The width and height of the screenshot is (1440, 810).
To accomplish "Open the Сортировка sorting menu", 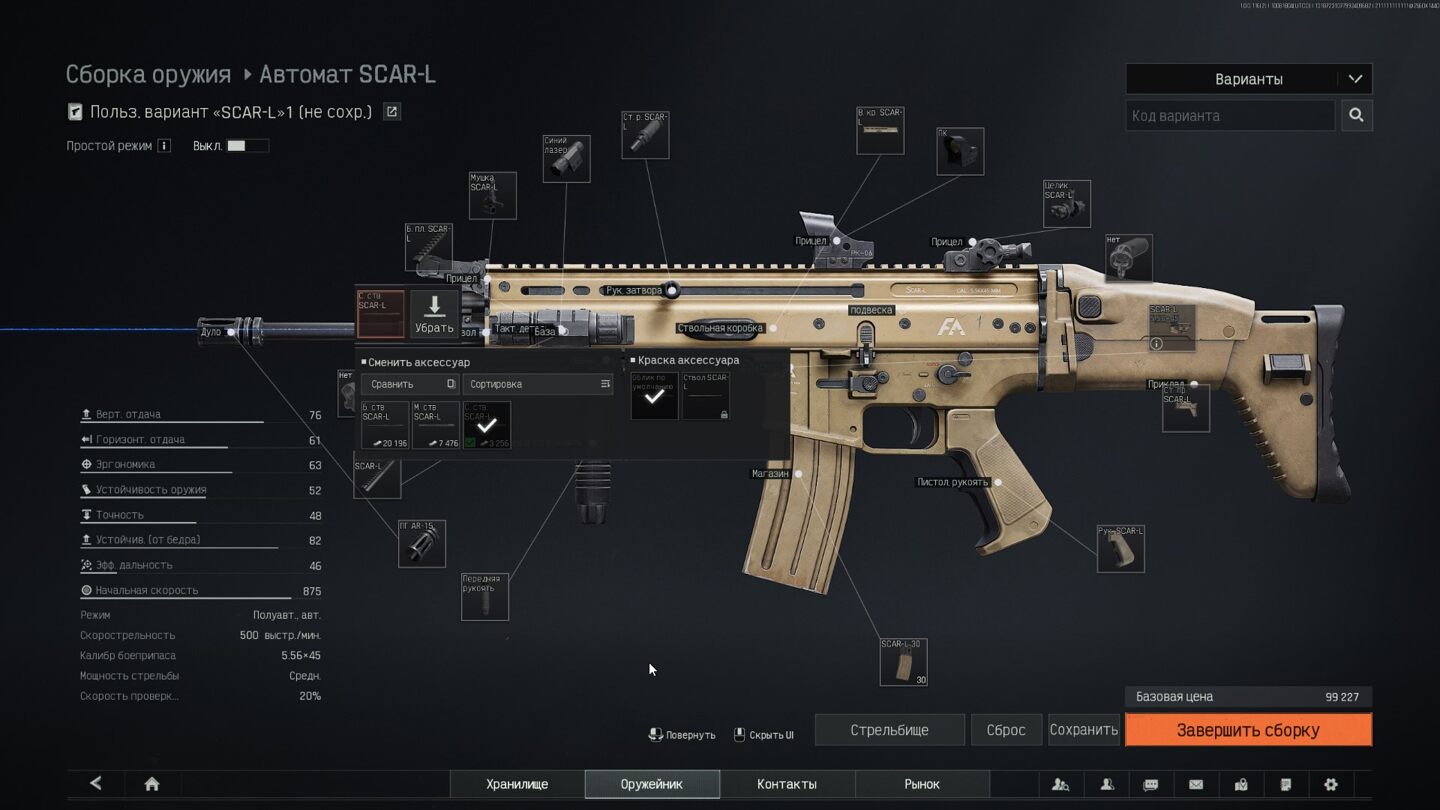I will pos(539,384).
